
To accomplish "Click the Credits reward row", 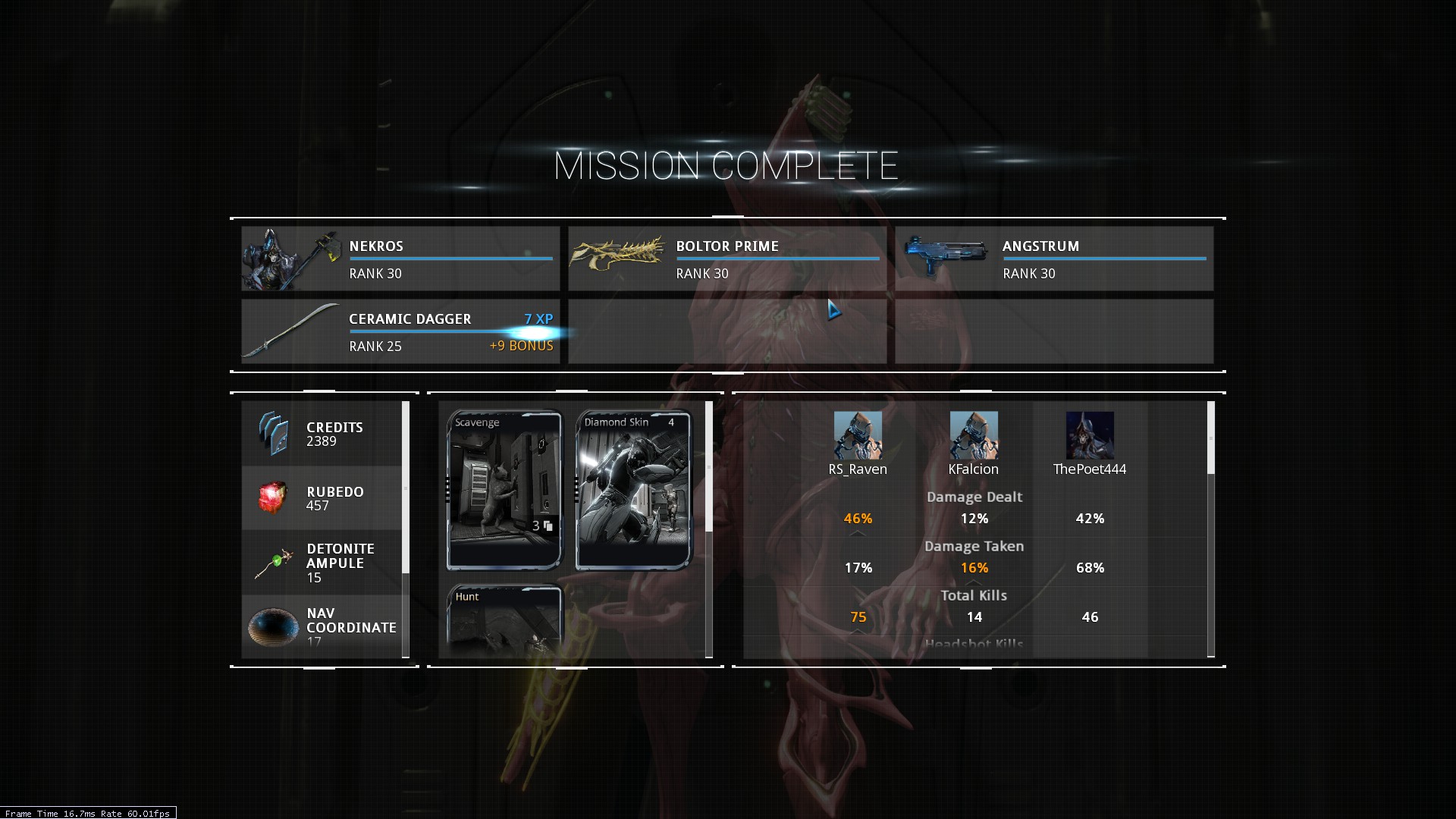I will (x=322, y=434).
